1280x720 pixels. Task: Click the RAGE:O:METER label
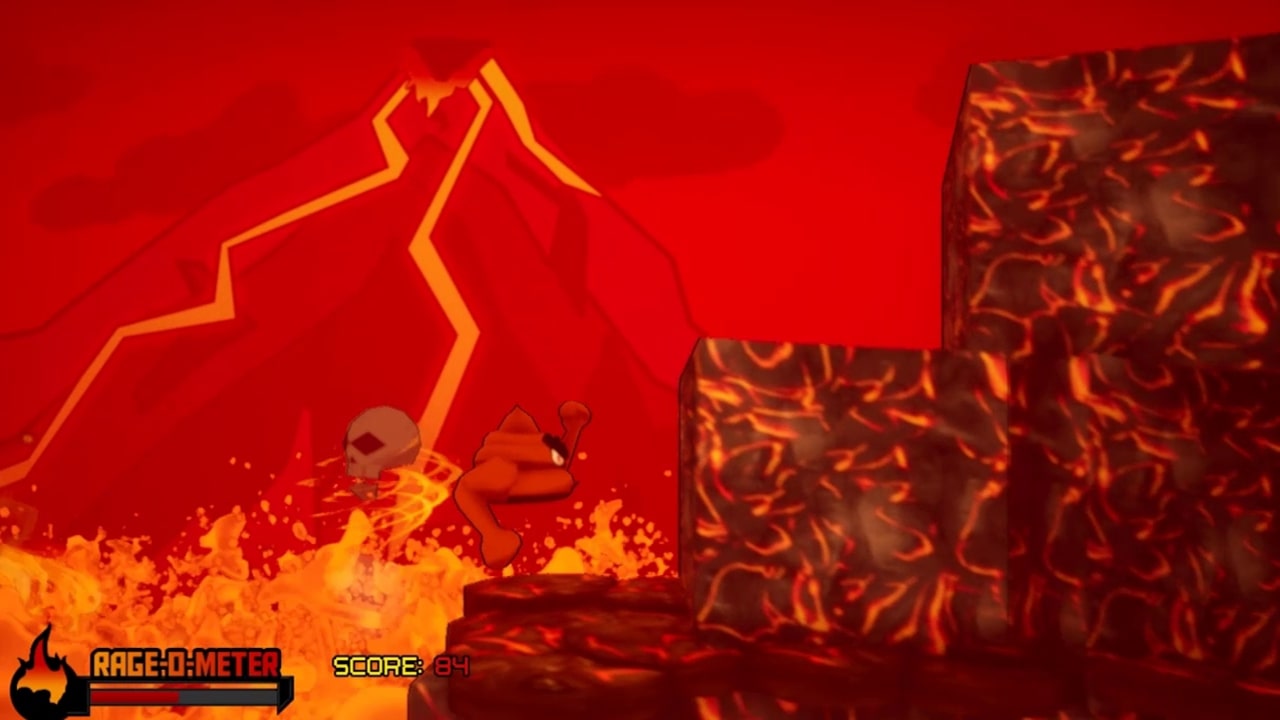pyautogui.click(x=185, y=662)
